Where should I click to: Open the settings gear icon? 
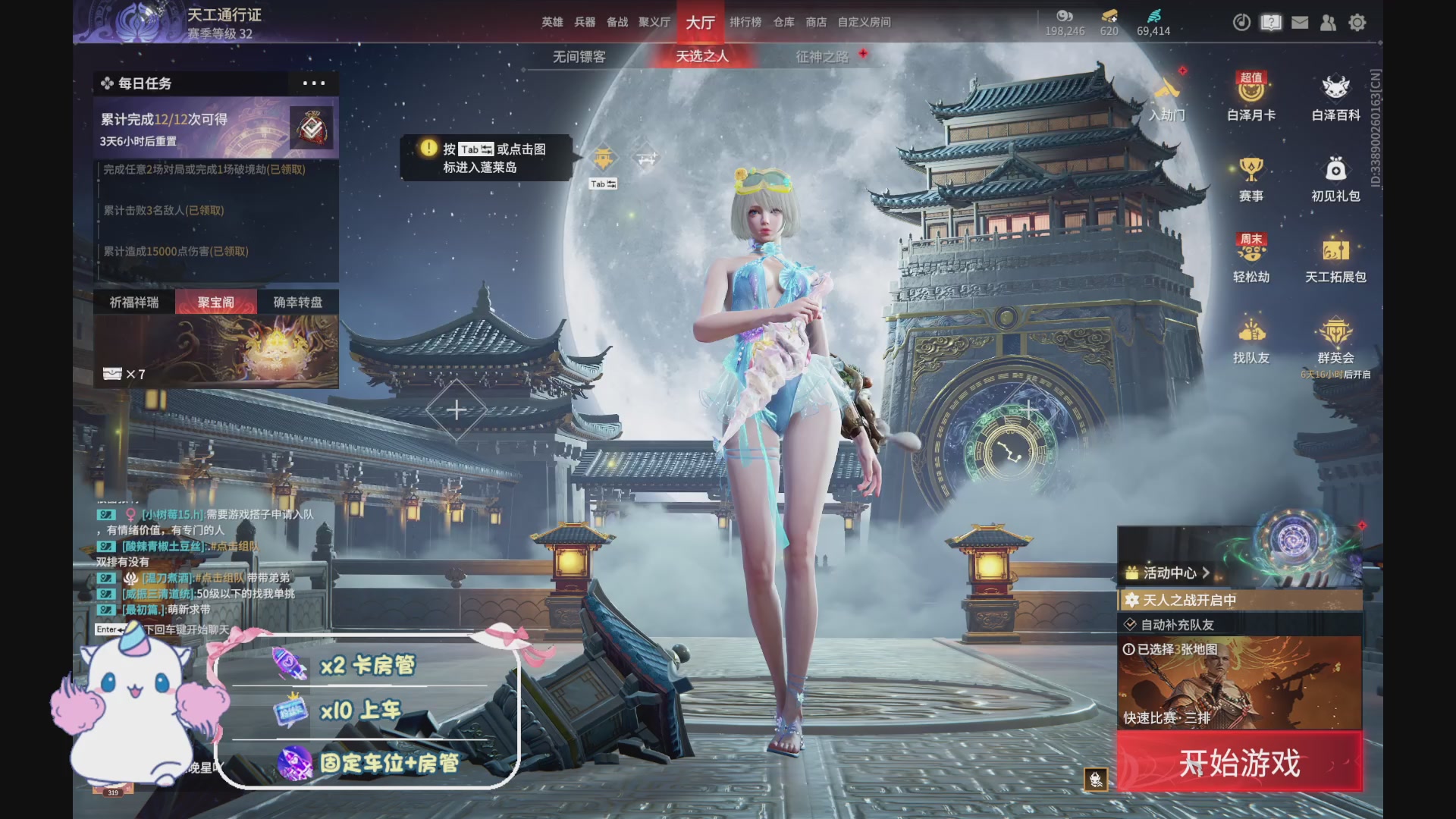[1357, 23]
